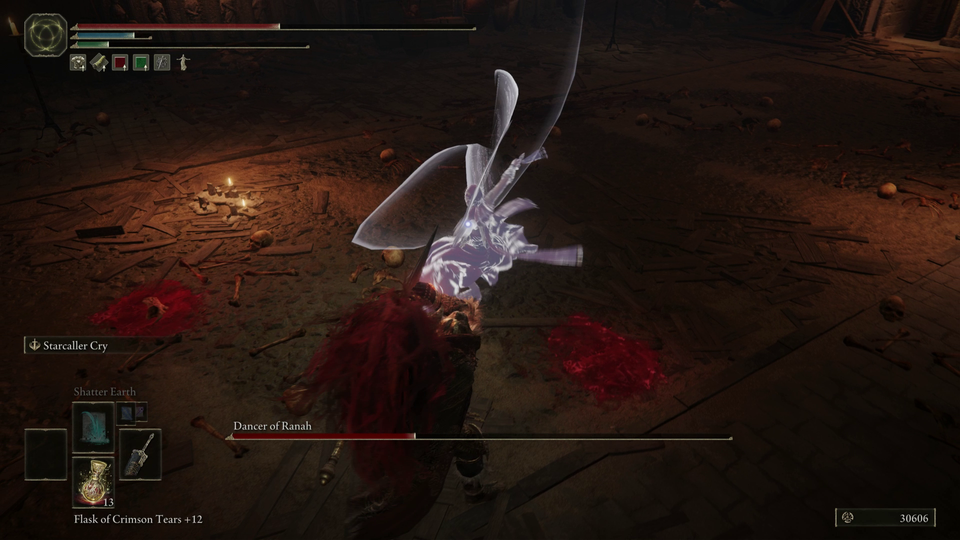This screenshot has height=540, width=960.
Task: Select the empty left-hand armament slot
Action: coord(46,454)
